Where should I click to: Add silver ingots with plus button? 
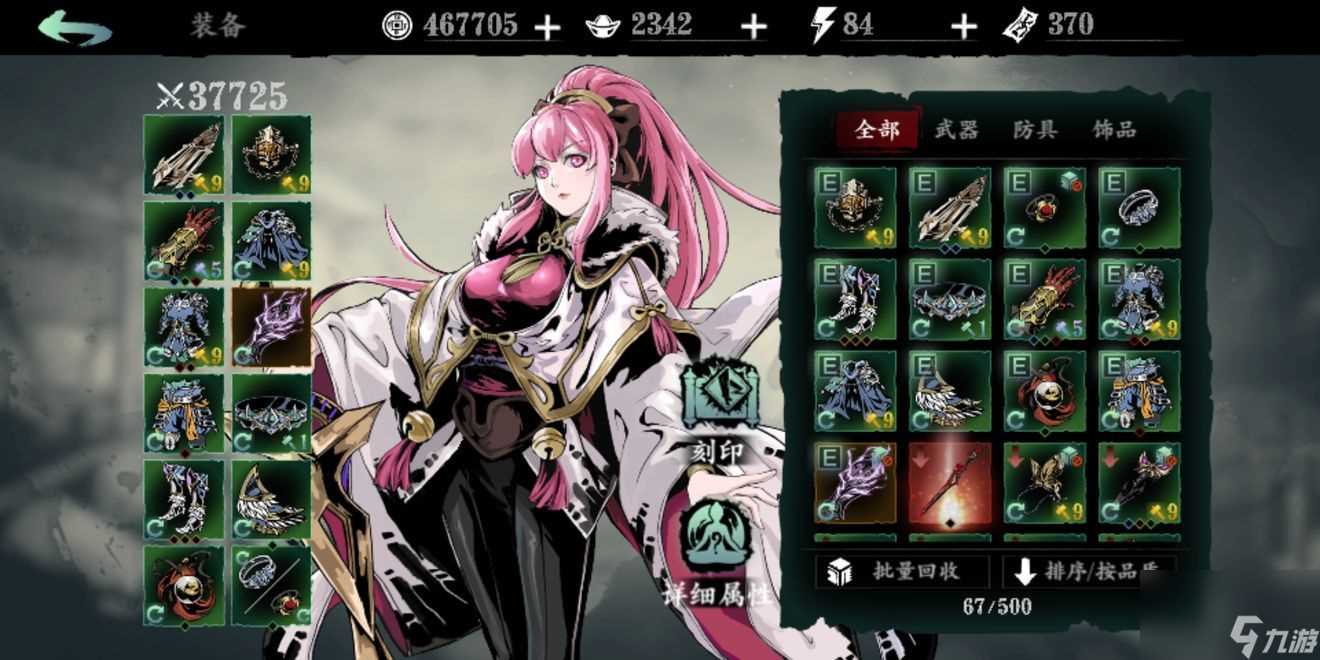pyautogui.click(x=754, y=27)
